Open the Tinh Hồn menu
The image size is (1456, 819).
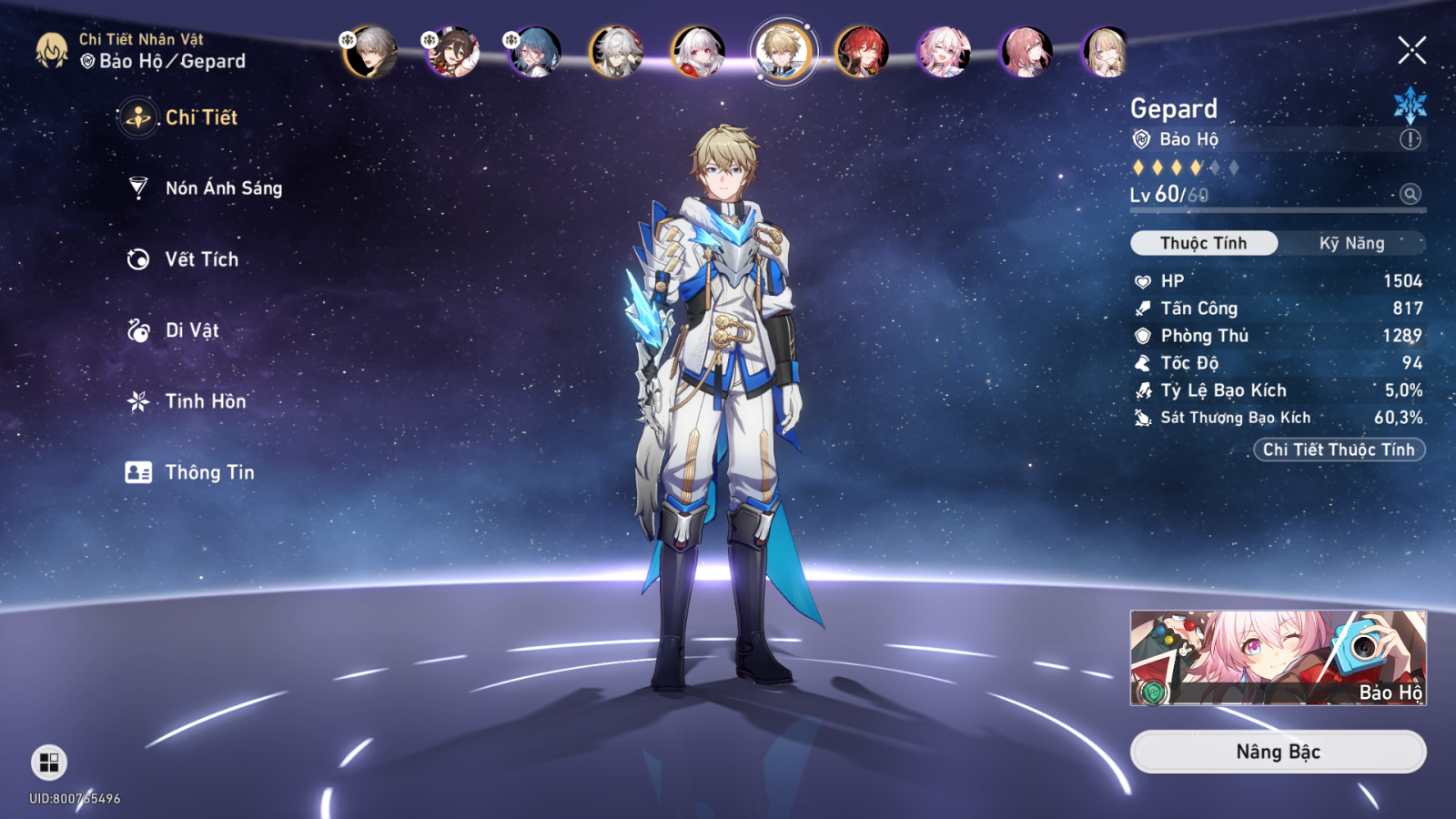click(205, 401)
